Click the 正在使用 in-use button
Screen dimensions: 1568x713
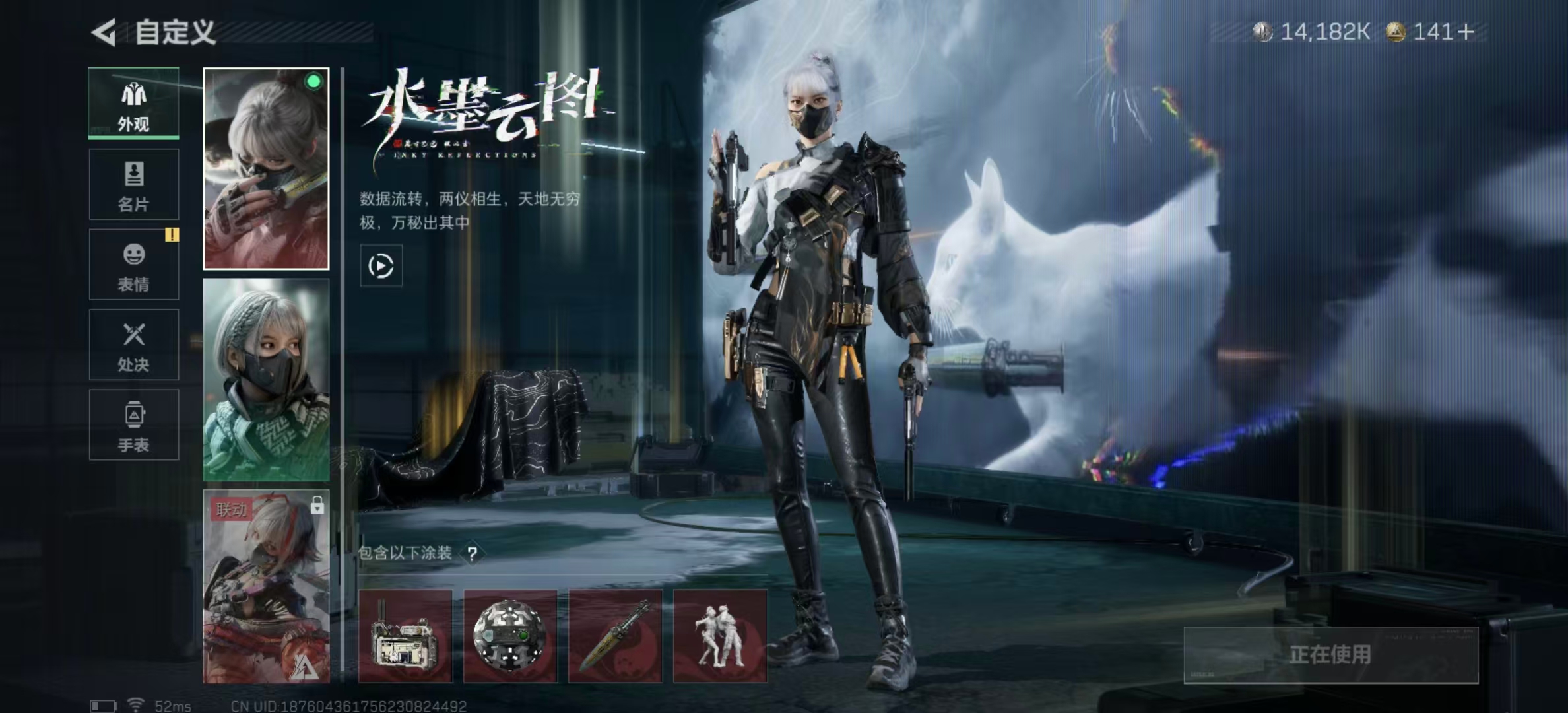1330,655
